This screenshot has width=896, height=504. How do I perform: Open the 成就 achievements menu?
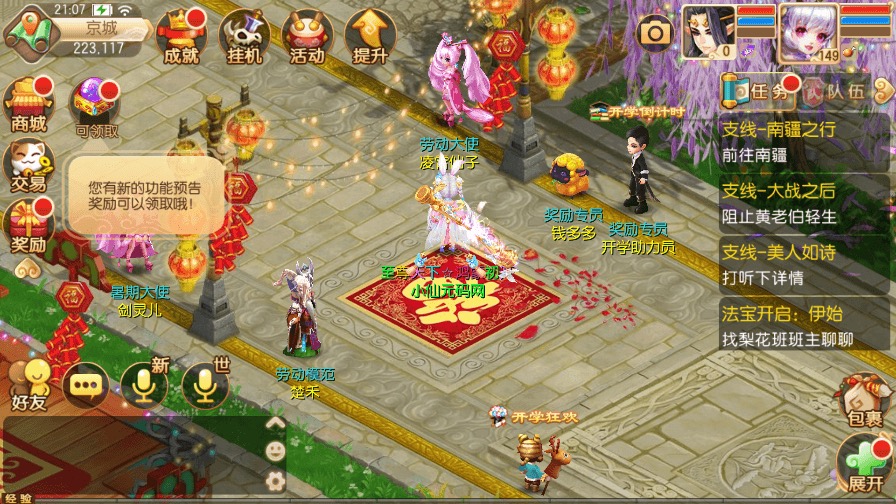point(181,37)
